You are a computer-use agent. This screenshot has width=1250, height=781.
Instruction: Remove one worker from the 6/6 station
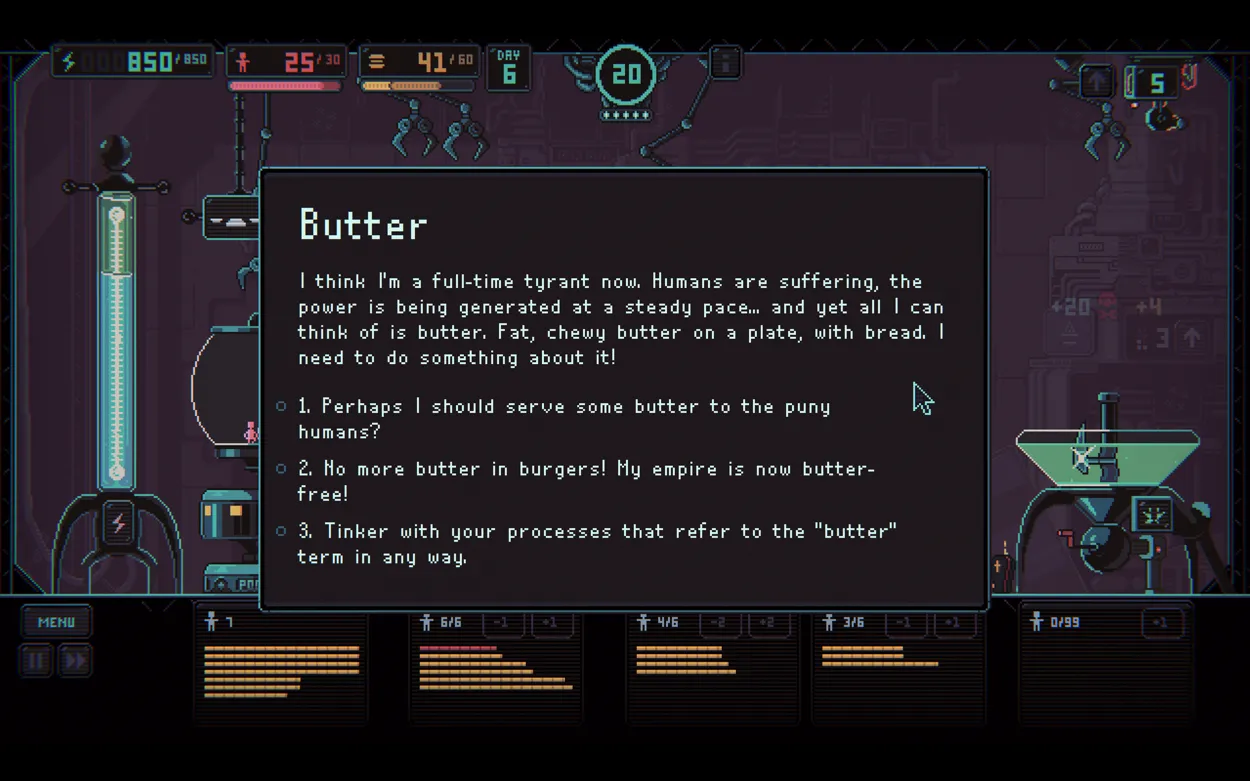(x=502, y=623)
